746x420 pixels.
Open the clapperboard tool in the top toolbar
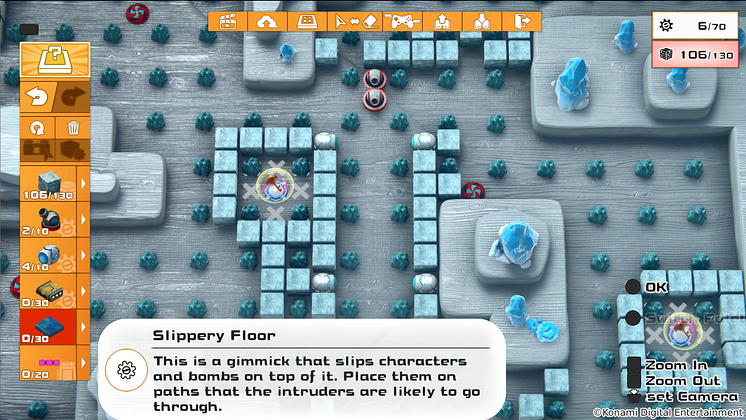coord(228,22)
